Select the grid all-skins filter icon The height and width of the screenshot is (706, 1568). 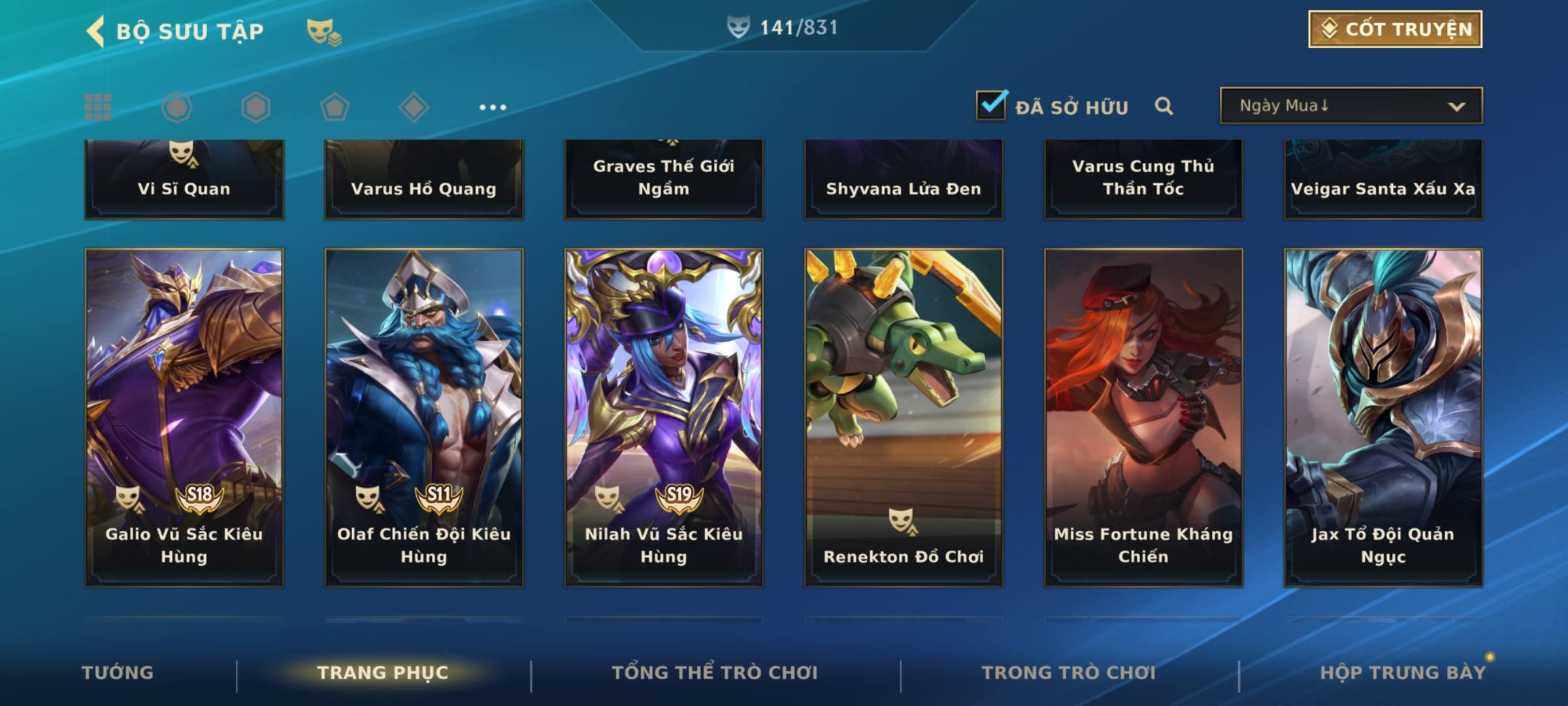98,107
